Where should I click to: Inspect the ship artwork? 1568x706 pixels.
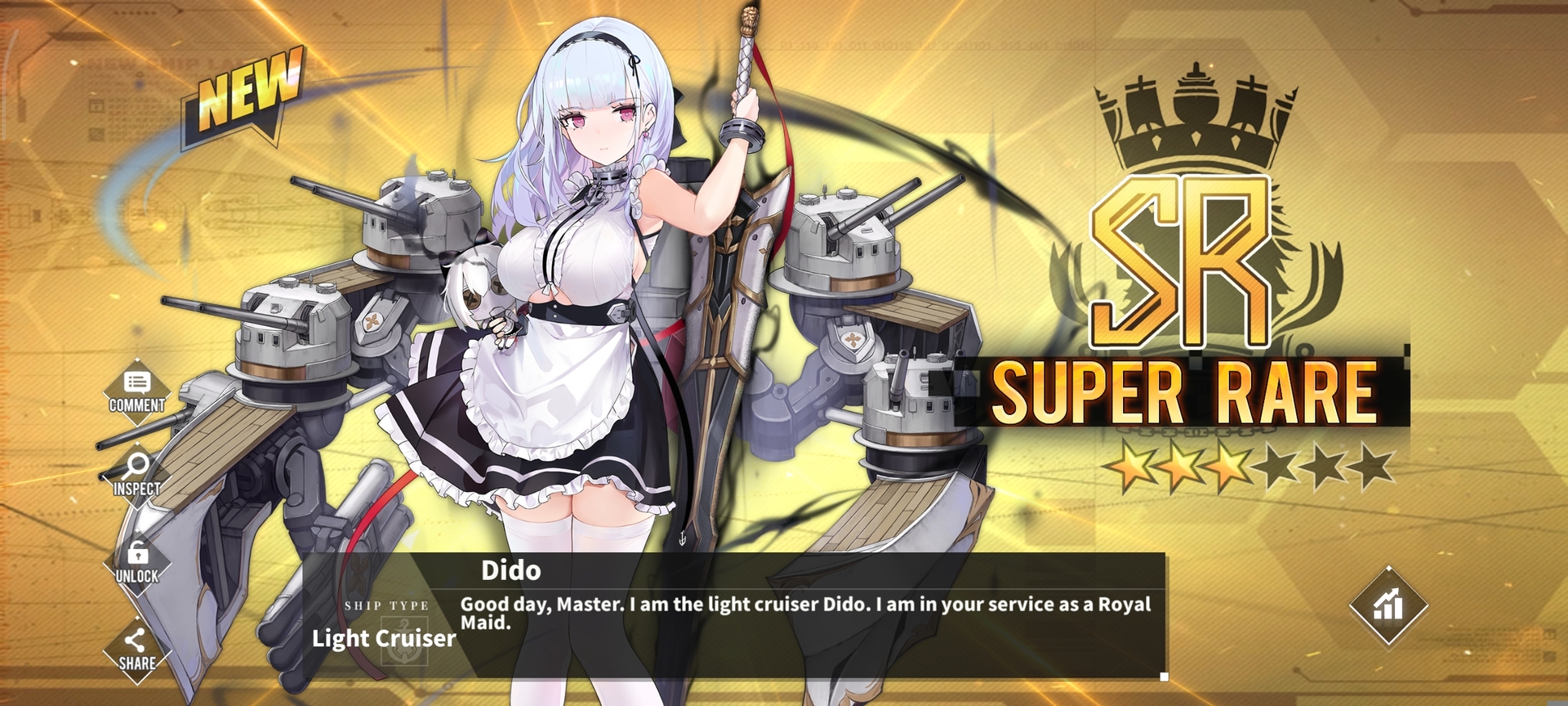[136, 475]
